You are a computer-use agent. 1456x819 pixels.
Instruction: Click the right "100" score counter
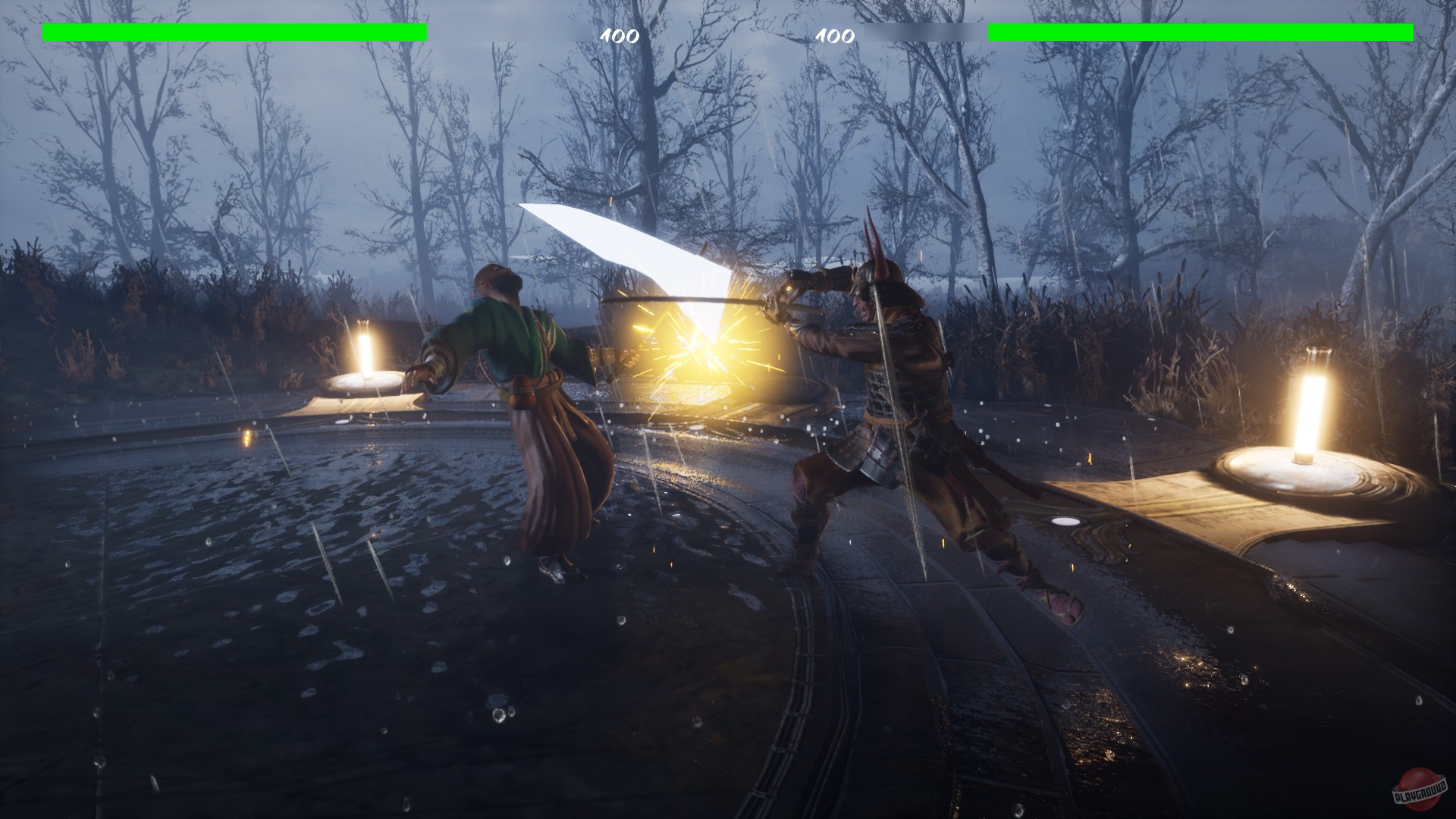coord(834,36)
